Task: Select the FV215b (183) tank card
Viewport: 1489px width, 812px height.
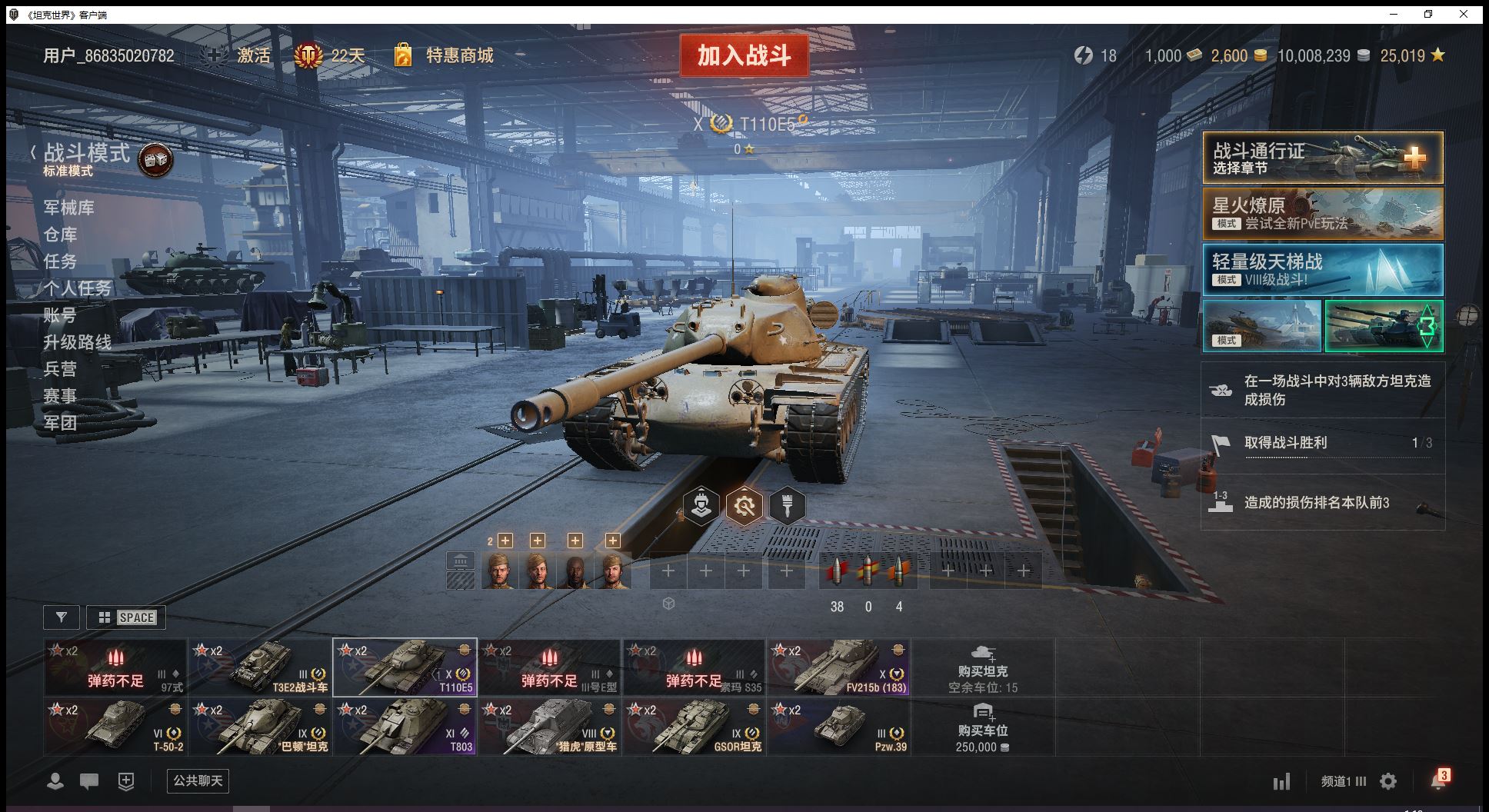Action: [838, 667]
